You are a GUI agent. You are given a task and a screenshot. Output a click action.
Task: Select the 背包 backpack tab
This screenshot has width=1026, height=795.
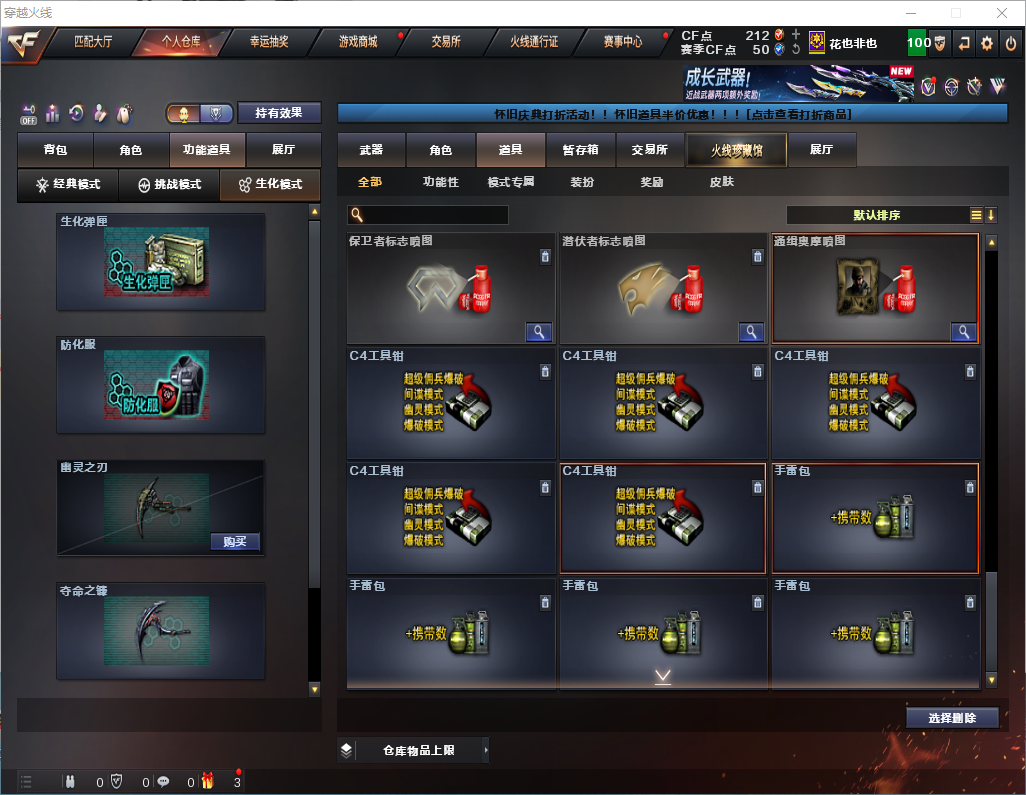click(56, 150)
